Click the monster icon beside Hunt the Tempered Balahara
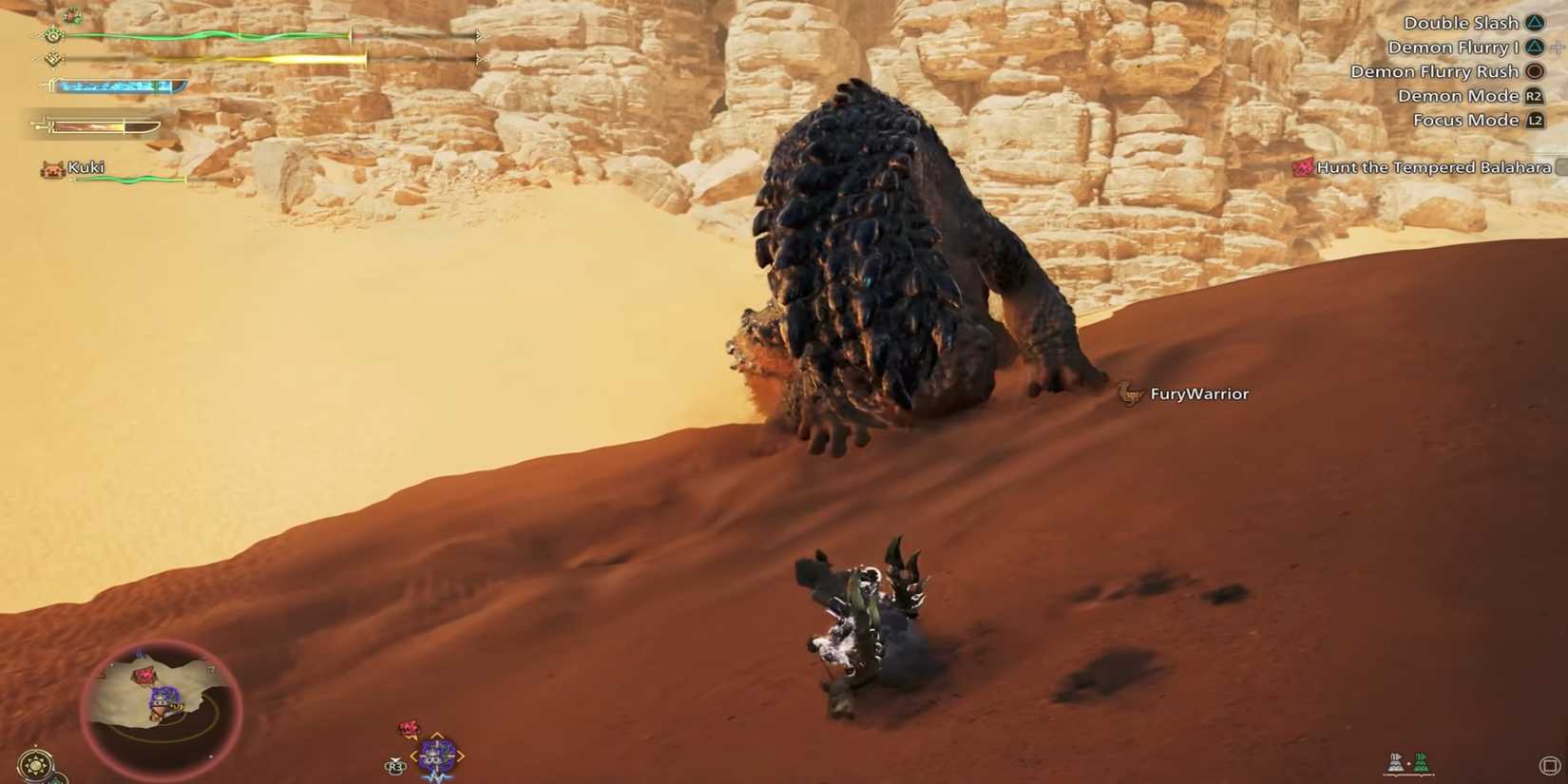The image size is (1568, 784). coord(1303,167)
